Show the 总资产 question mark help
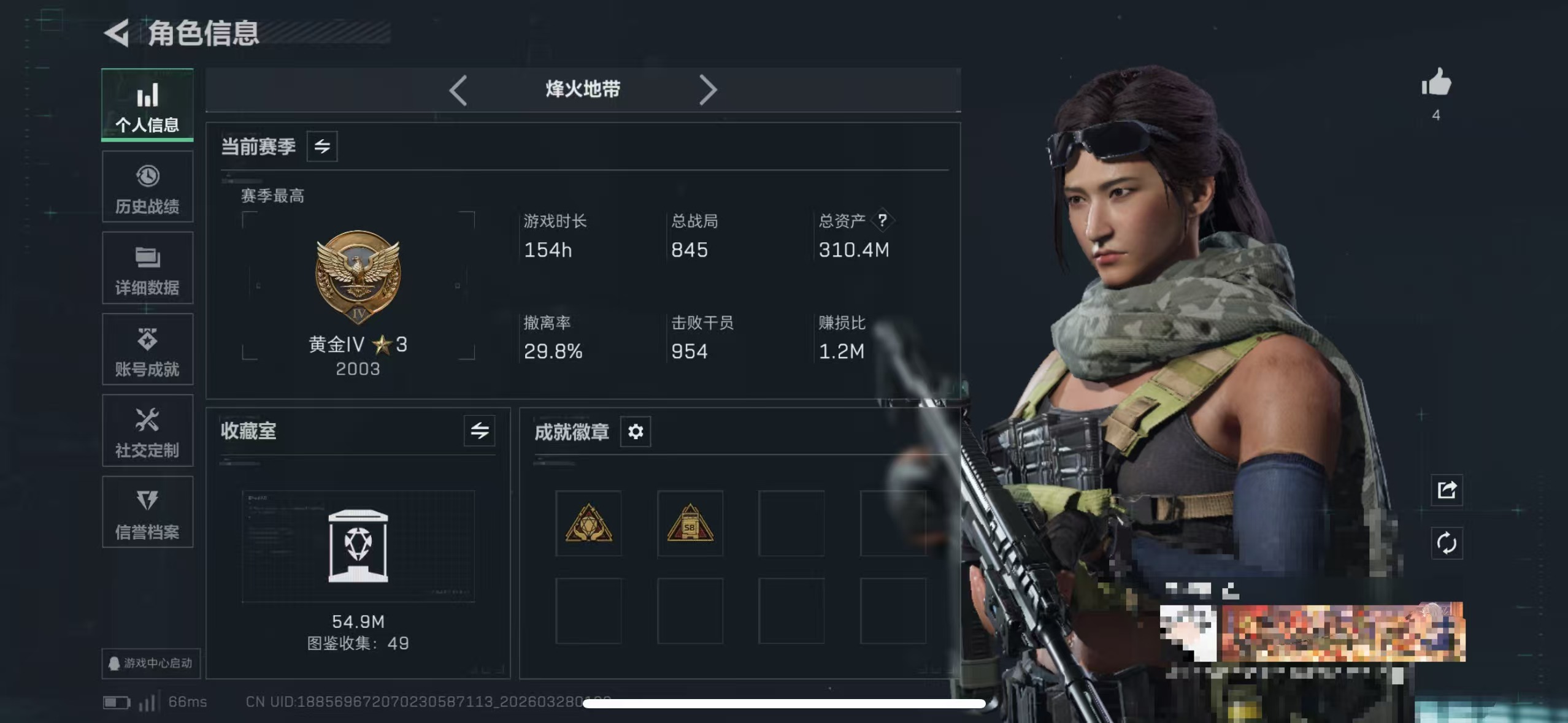Screen dimensions: 1568x723 click(882, 220)
